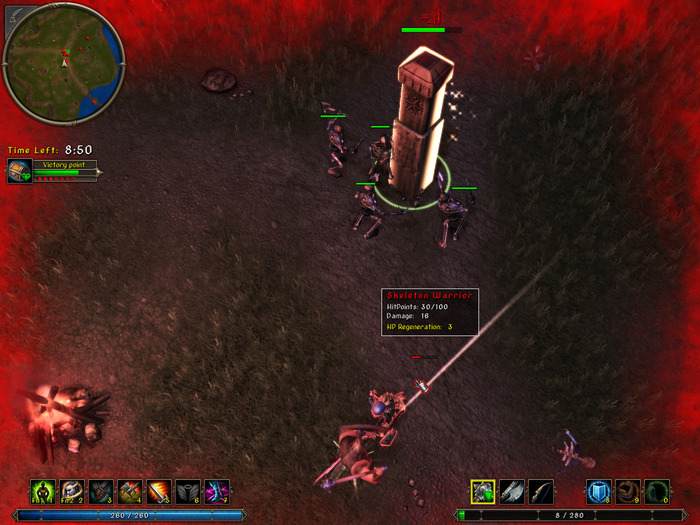Select the Victory point treasure chest icon
The height and width of the screenshot is (525, 700).
click(x=20, y=171)
